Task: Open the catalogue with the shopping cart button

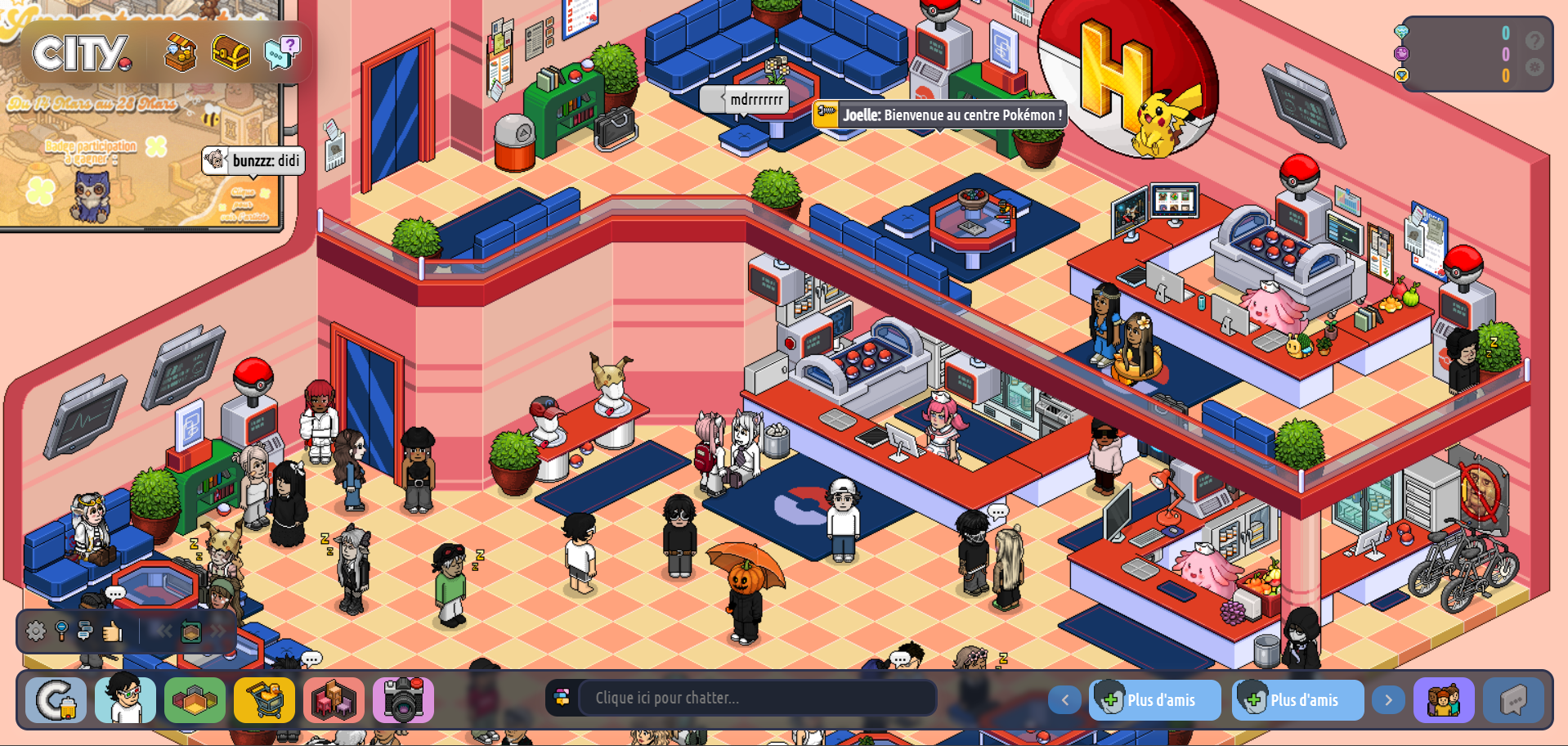Action: pyautogui.click(x=264, y=700)
